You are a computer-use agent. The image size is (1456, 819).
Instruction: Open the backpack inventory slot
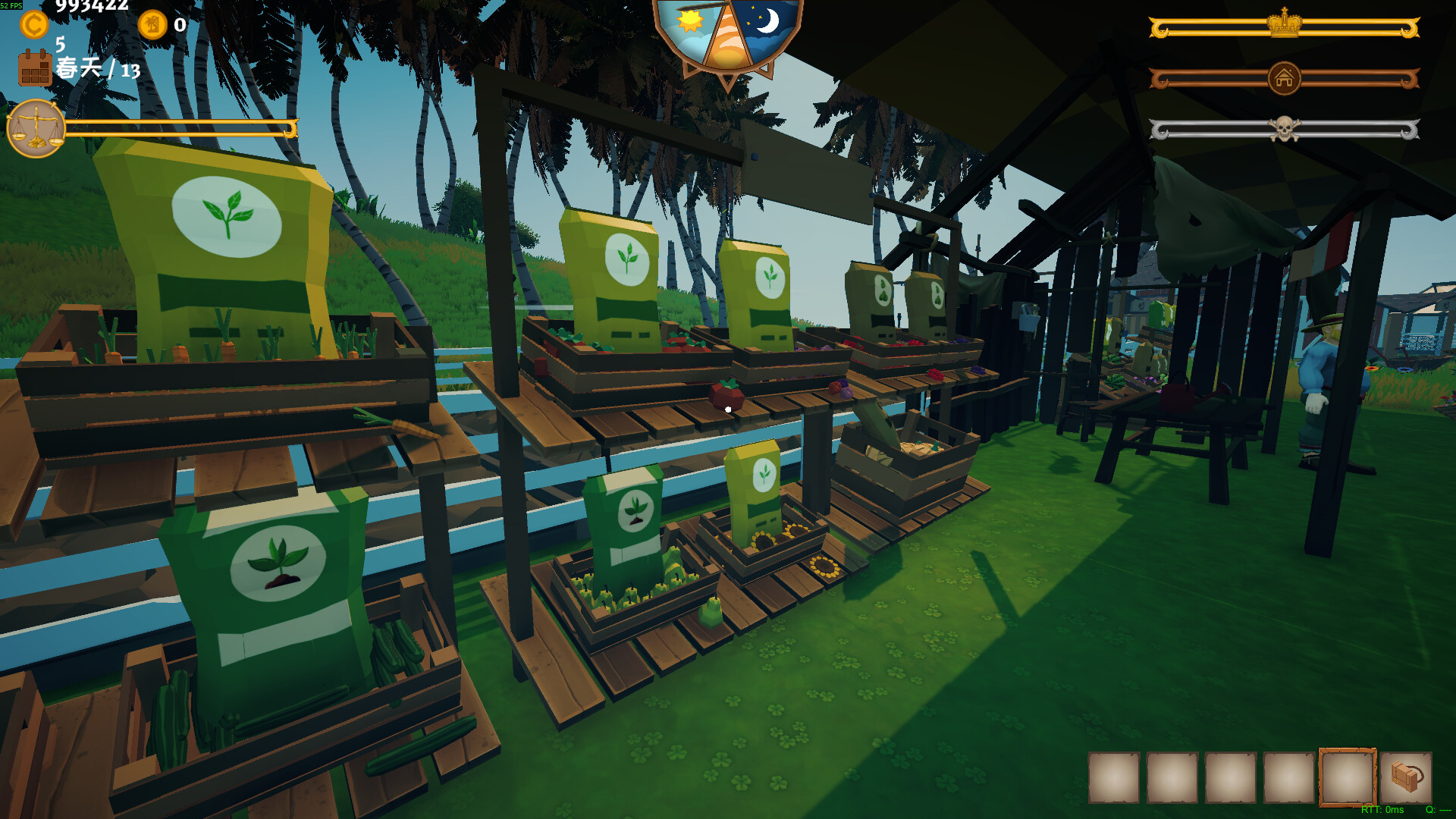click(1406, 777)
